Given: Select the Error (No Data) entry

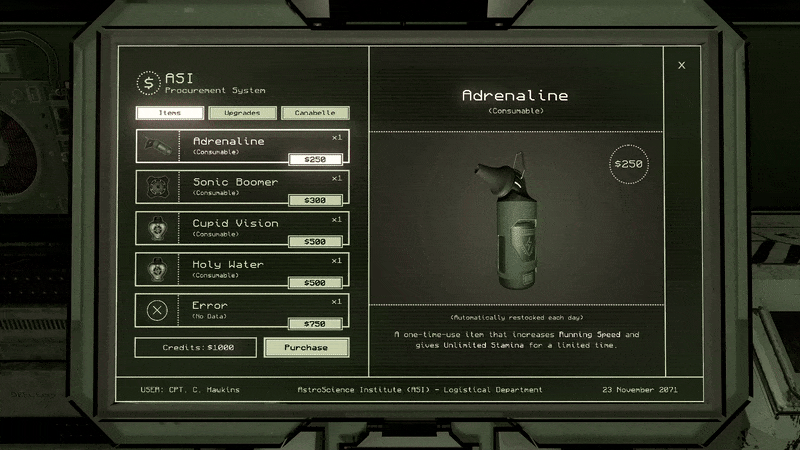Looking at the screenshot, I should (x=242, y=310).
